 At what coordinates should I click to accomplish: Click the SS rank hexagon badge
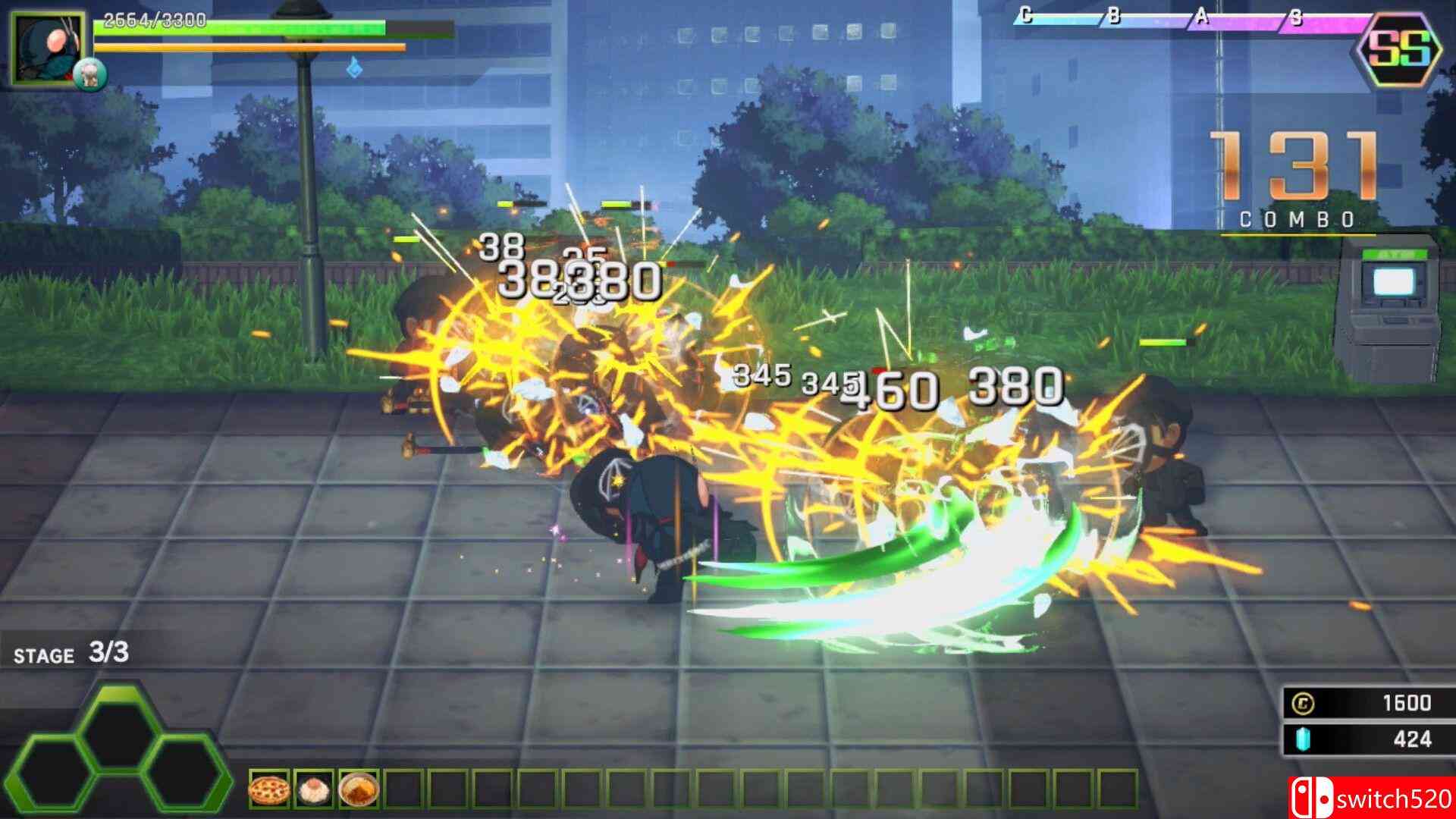pyautogui.click(x=1399, y=49)
